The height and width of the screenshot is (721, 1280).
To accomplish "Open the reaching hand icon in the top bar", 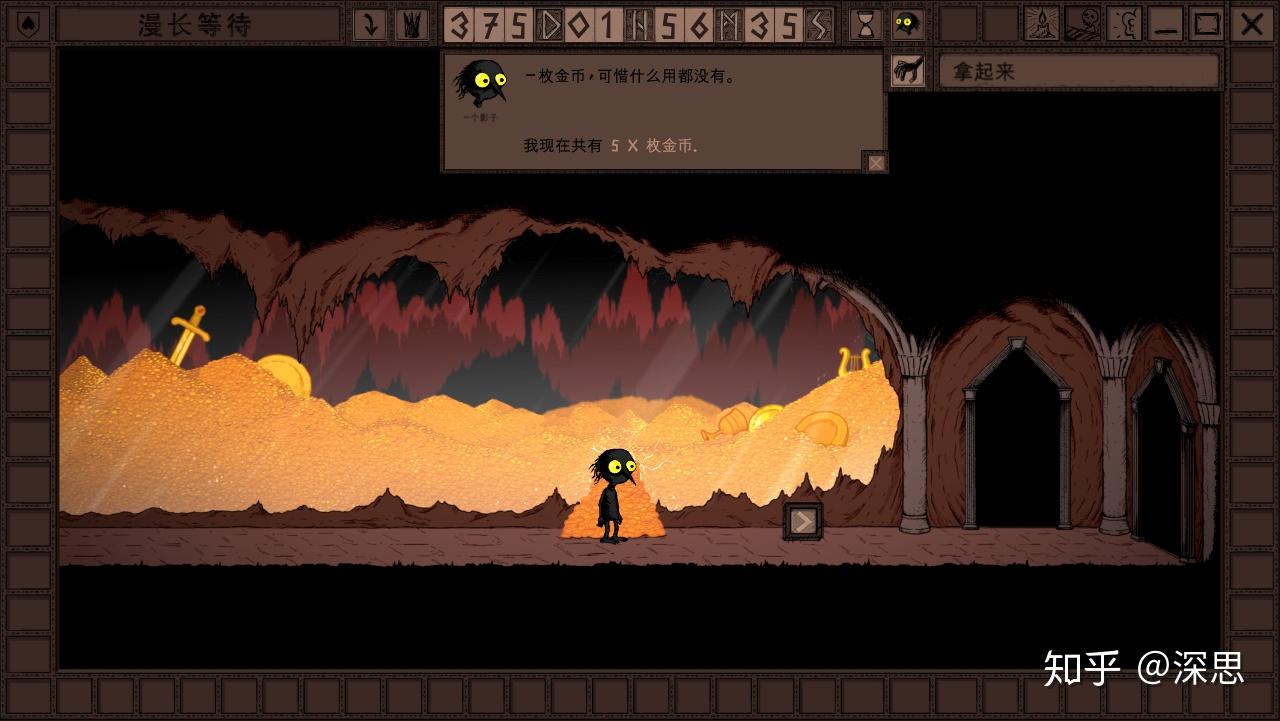I will tap(410, 24).
